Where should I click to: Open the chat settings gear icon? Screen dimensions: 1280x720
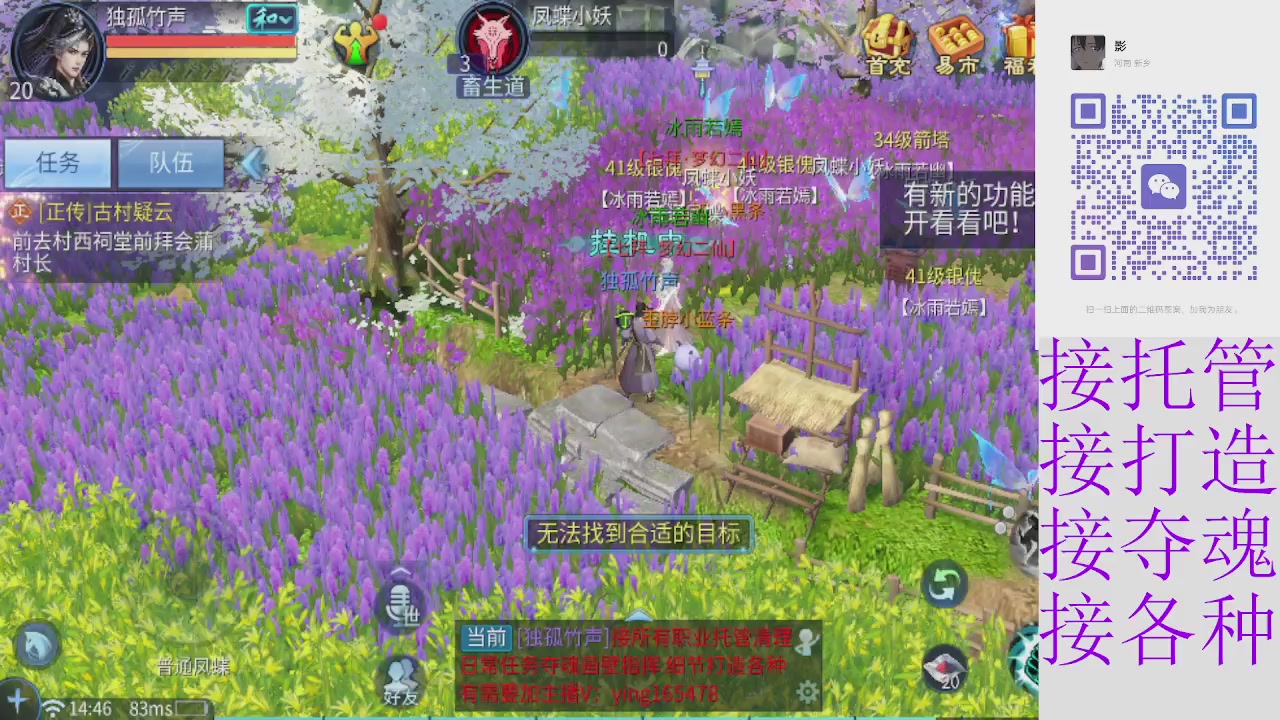(807, 692)
